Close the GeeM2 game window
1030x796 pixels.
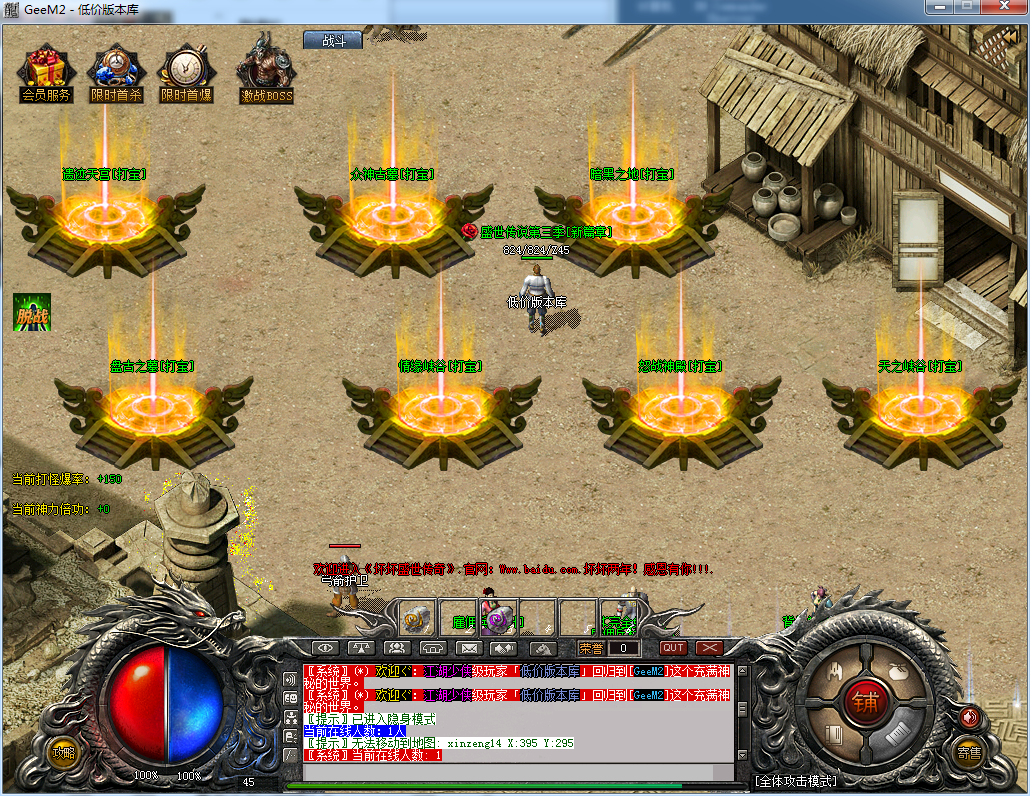[1003, 8]
